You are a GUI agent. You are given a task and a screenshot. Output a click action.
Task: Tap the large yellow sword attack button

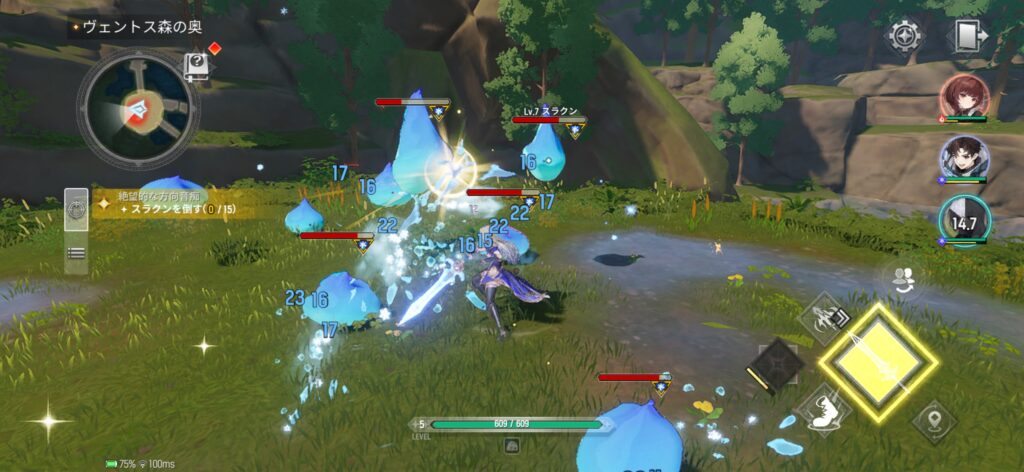[x=877, y=362]
